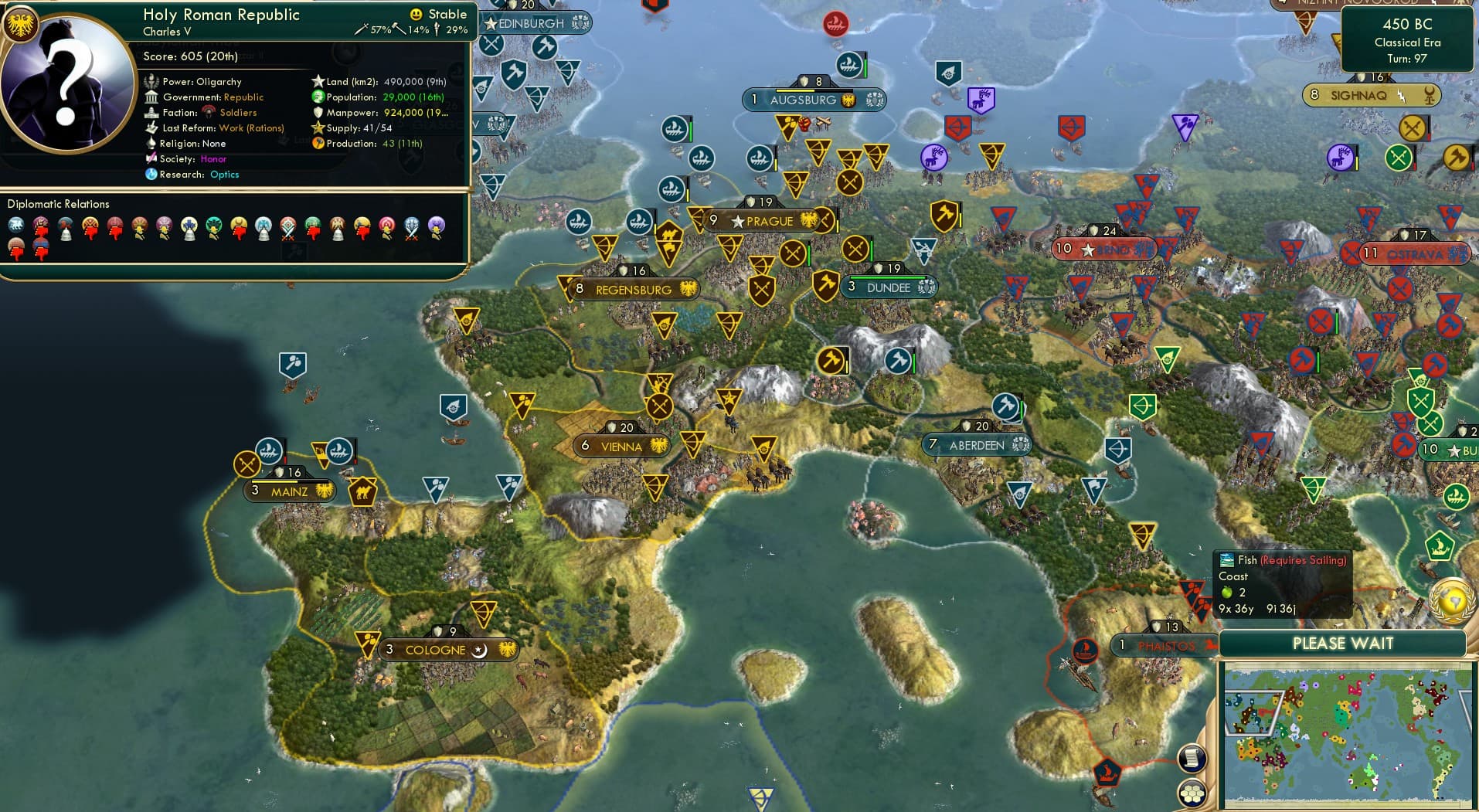Click the Research beaker icon
1479x812 pixels.
[151, 175]
